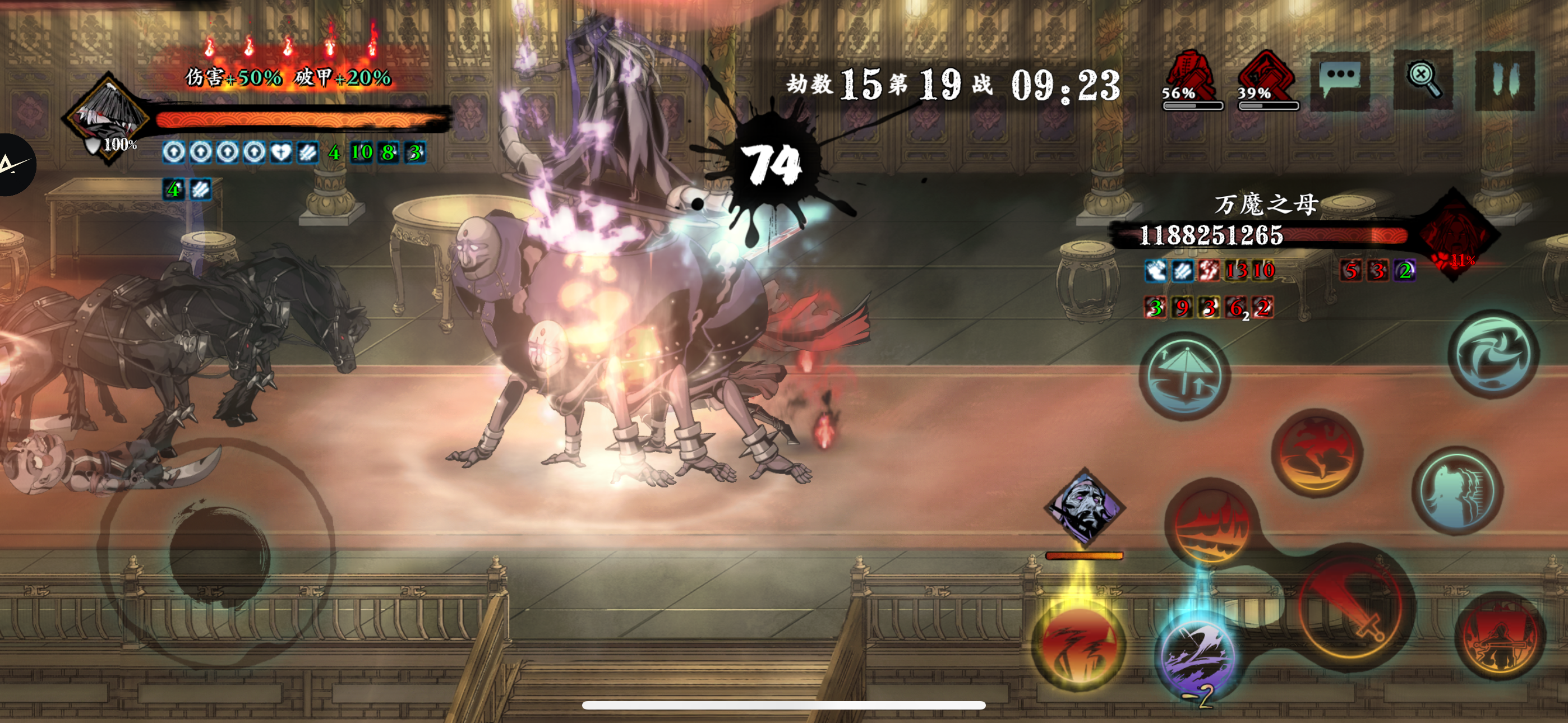
Task: Open the floating assistive overlay button
Action: pyautogui.click(x=13, y=164)
